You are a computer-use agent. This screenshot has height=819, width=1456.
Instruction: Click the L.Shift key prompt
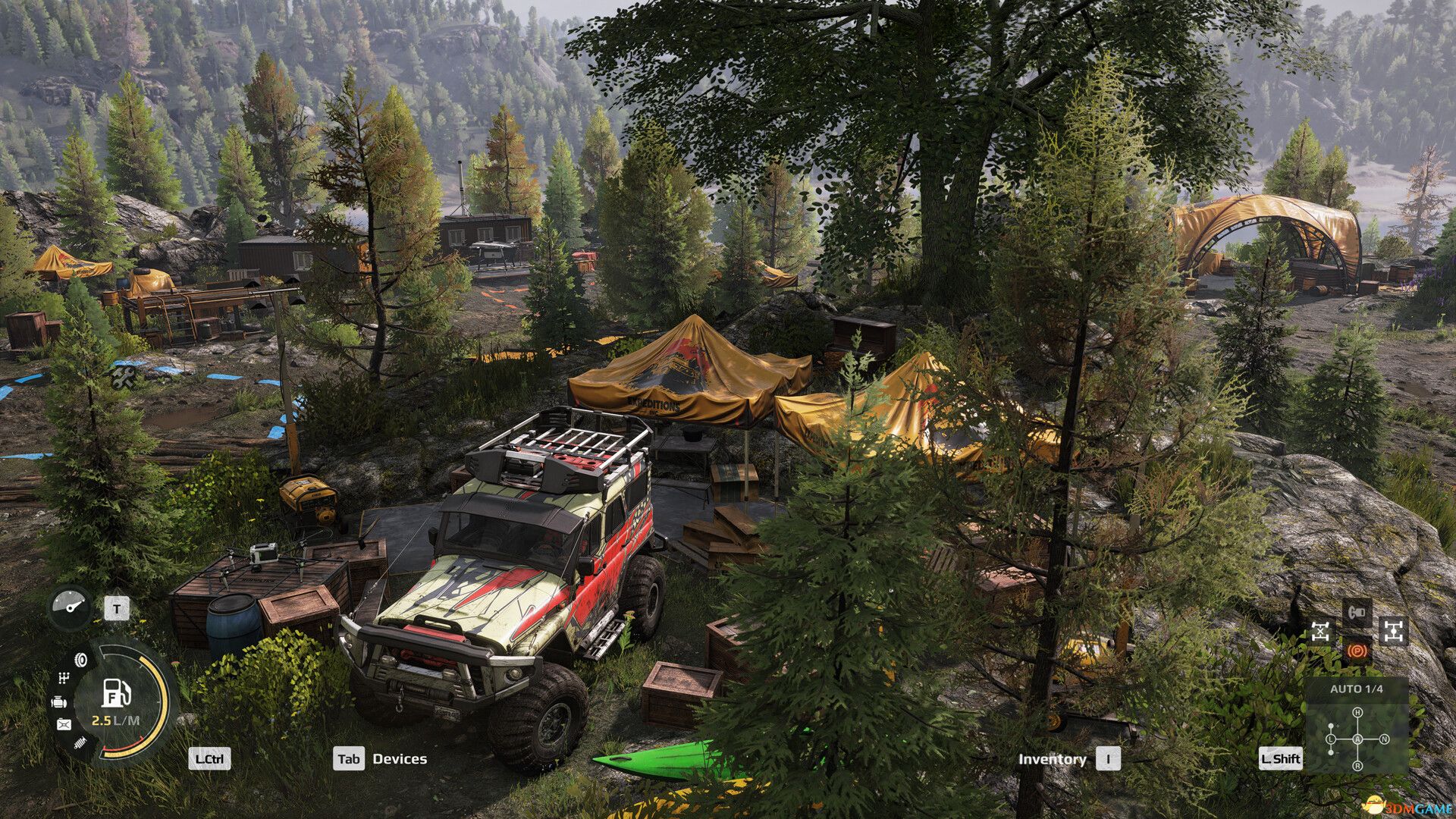coord(1281,759)
